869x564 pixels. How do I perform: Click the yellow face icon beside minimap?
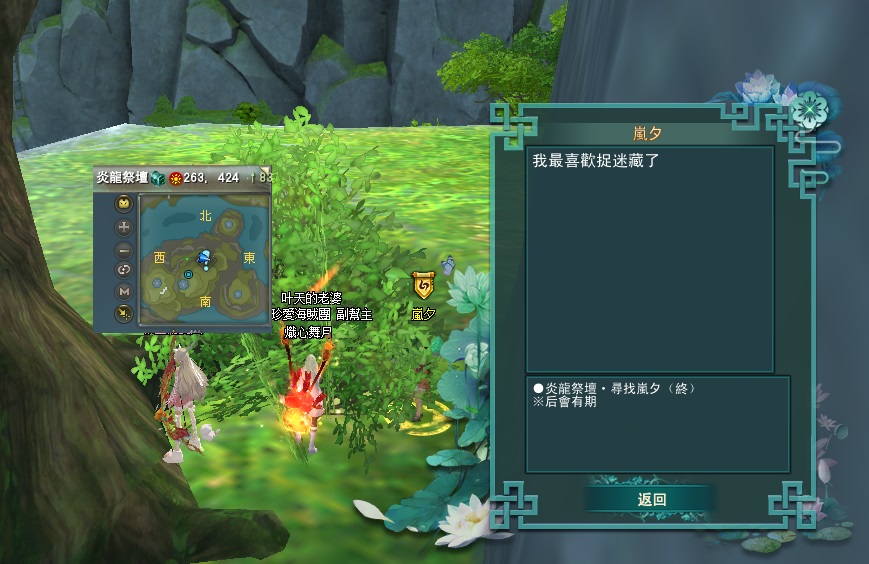coord(124,204)
